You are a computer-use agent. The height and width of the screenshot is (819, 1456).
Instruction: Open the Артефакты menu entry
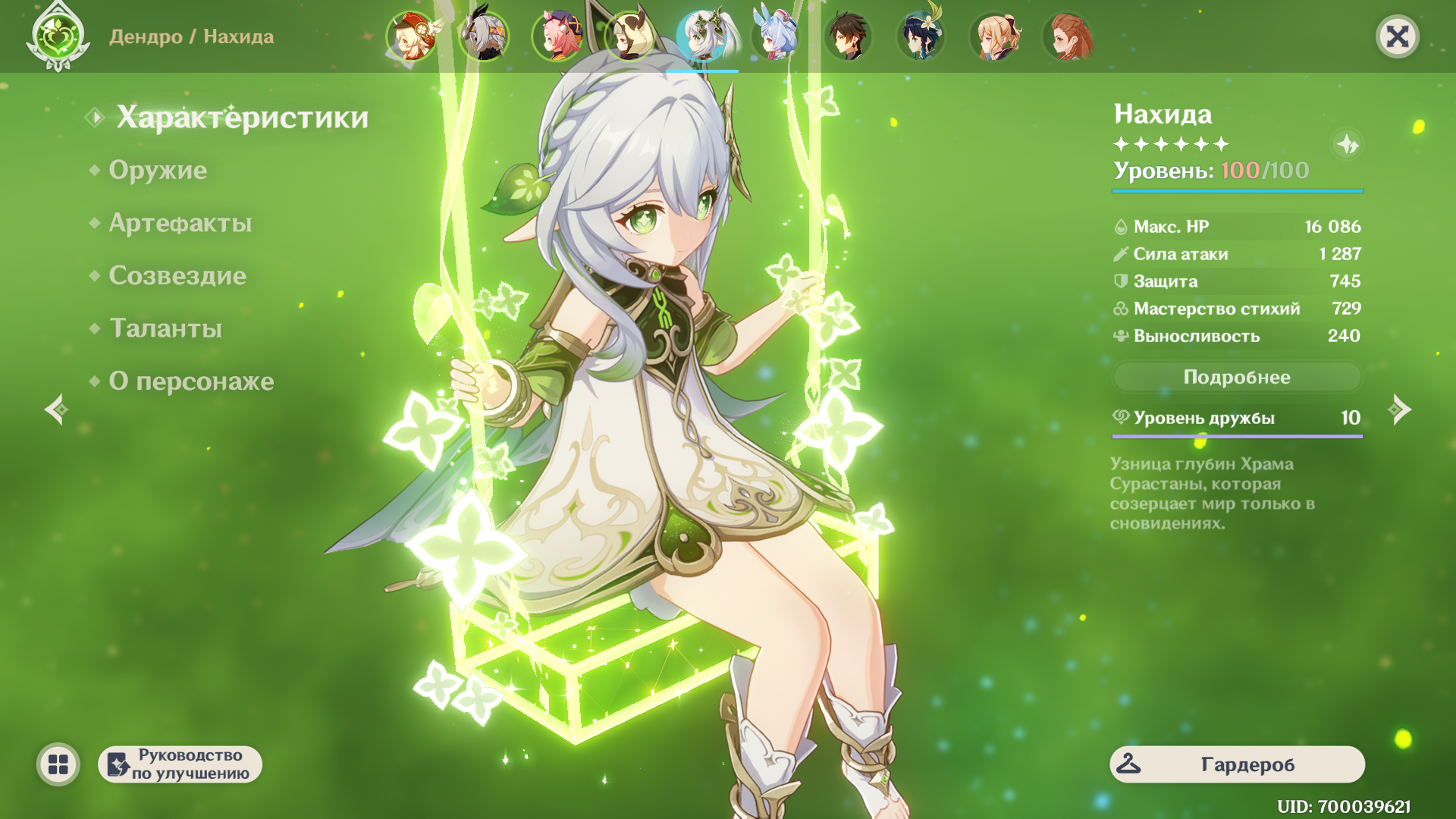180,223
